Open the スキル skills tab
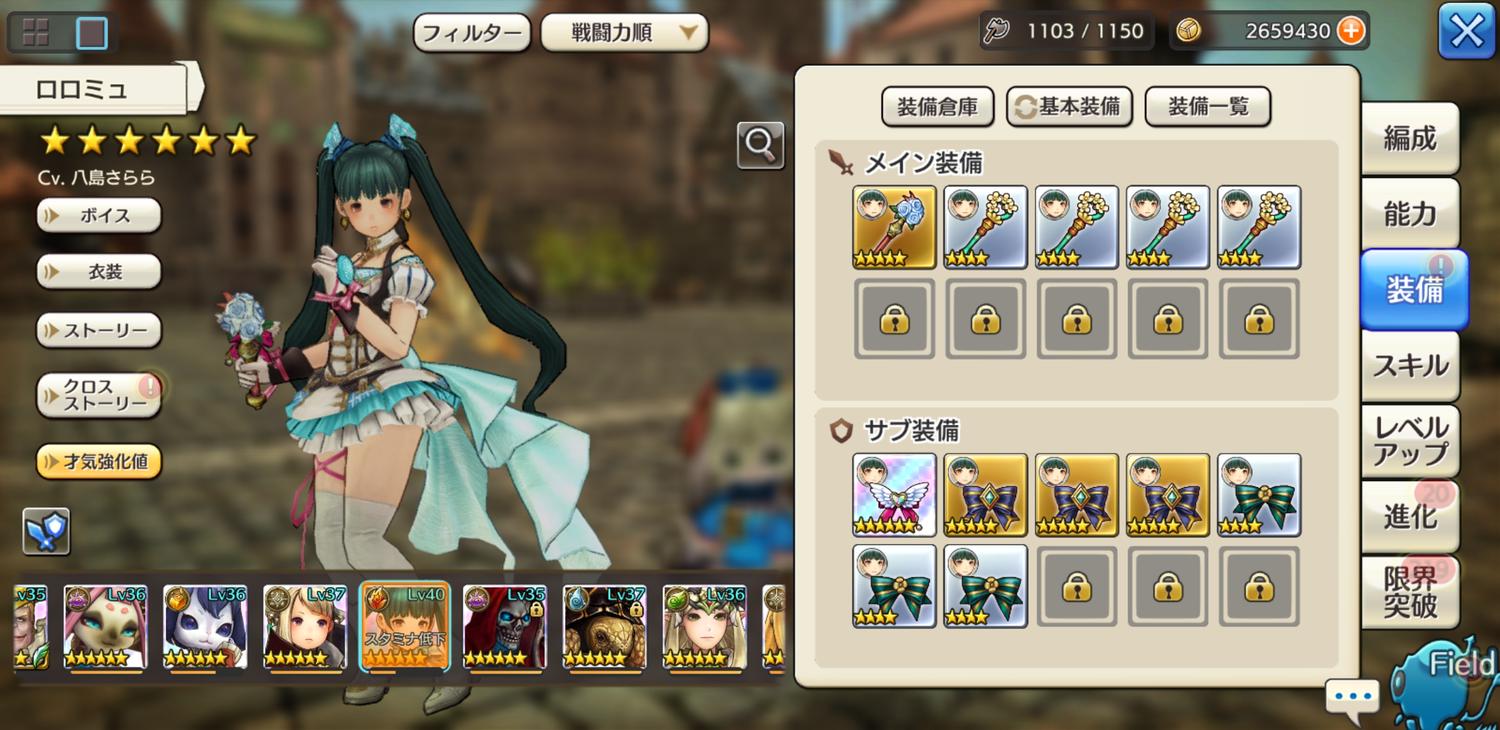Image resolution: width=1500 pixels, height=730 pixels. [1409, 366]
